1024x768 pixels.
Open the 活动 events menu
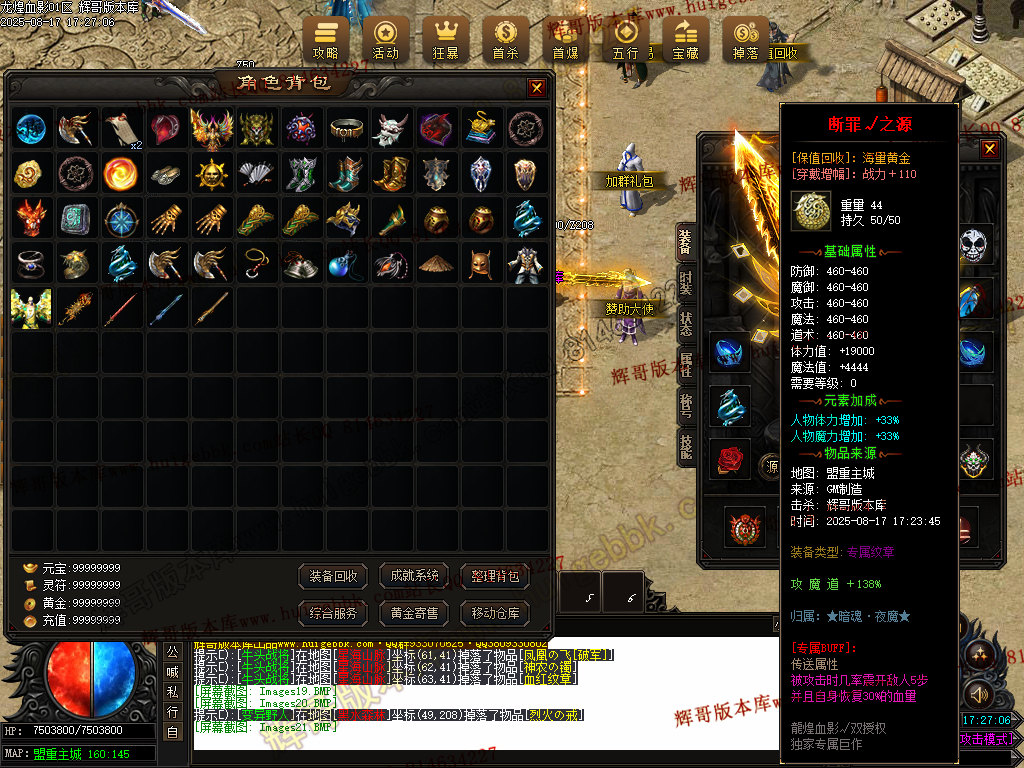click(385, 39)
